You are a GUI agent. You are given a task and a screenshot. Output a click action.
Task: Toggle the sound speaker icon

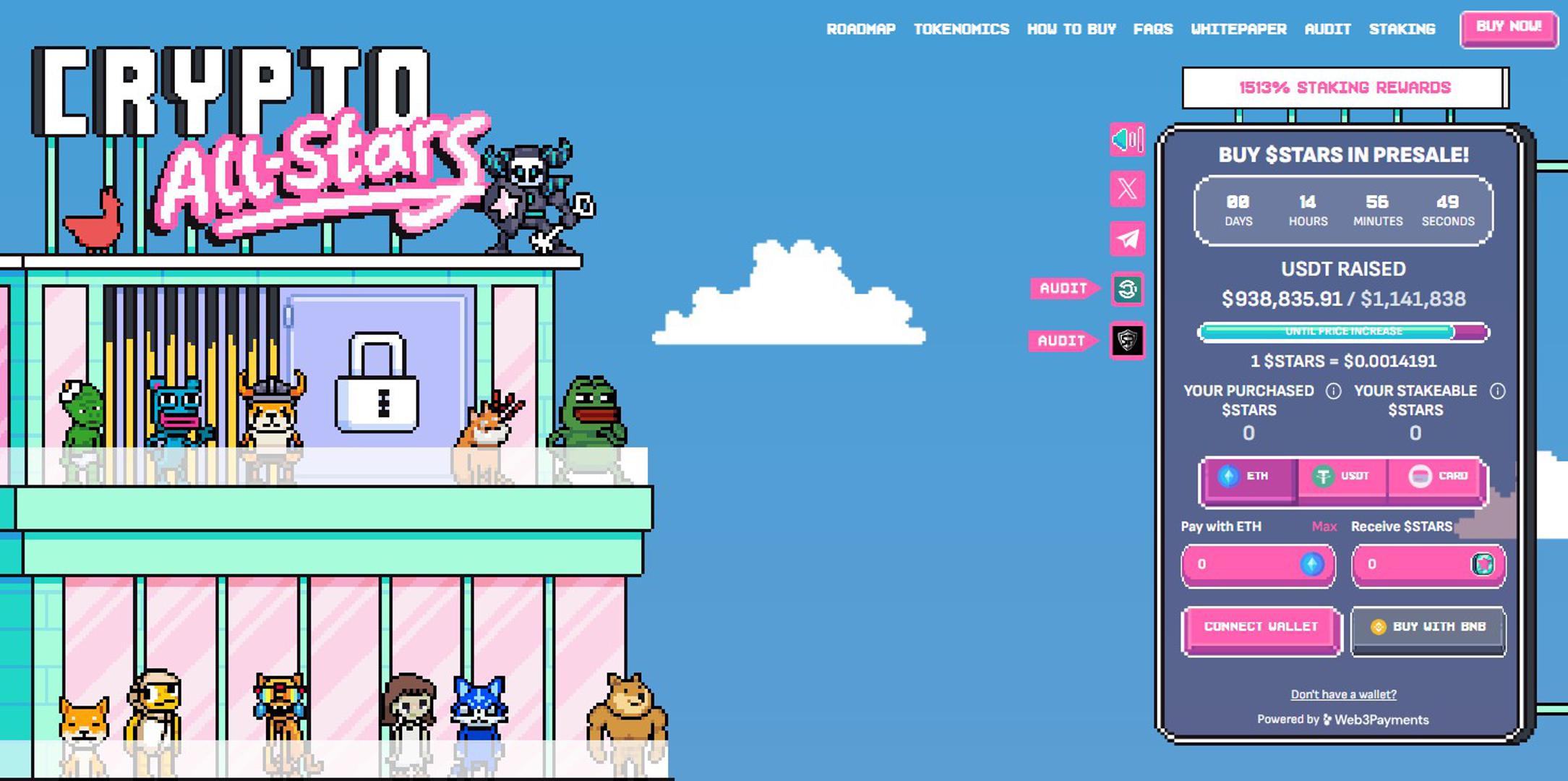tap(1127, 139)
